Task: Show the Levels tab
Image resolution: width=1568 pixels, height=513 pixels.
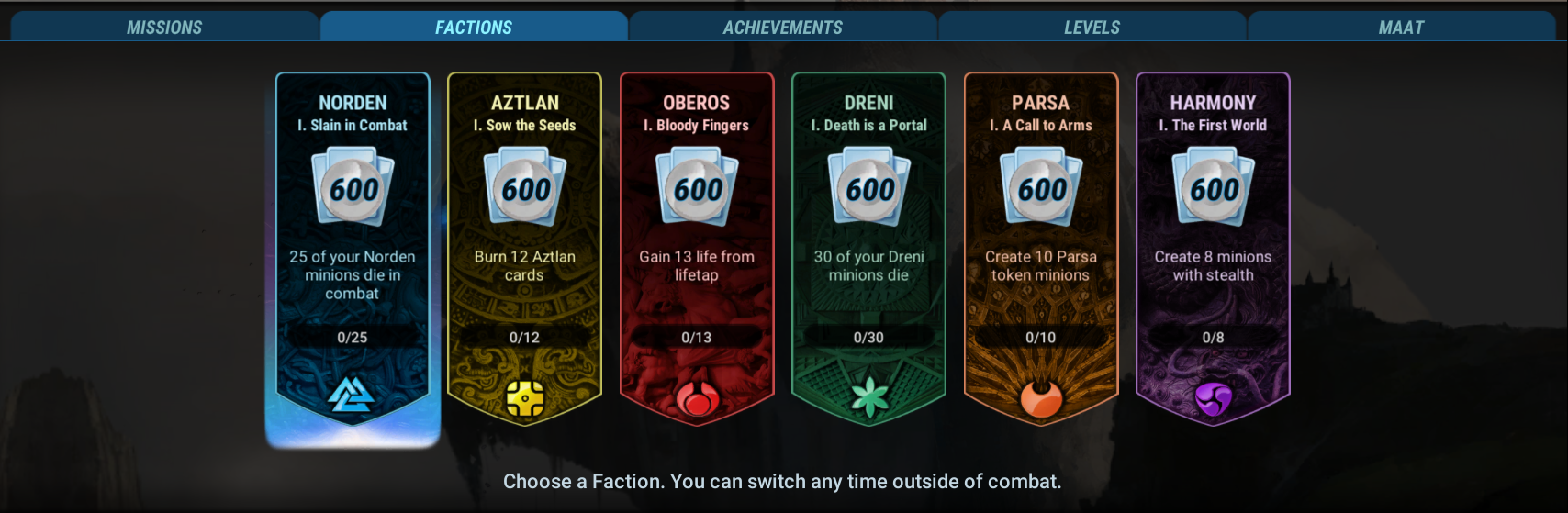Action: (1092, 28)
